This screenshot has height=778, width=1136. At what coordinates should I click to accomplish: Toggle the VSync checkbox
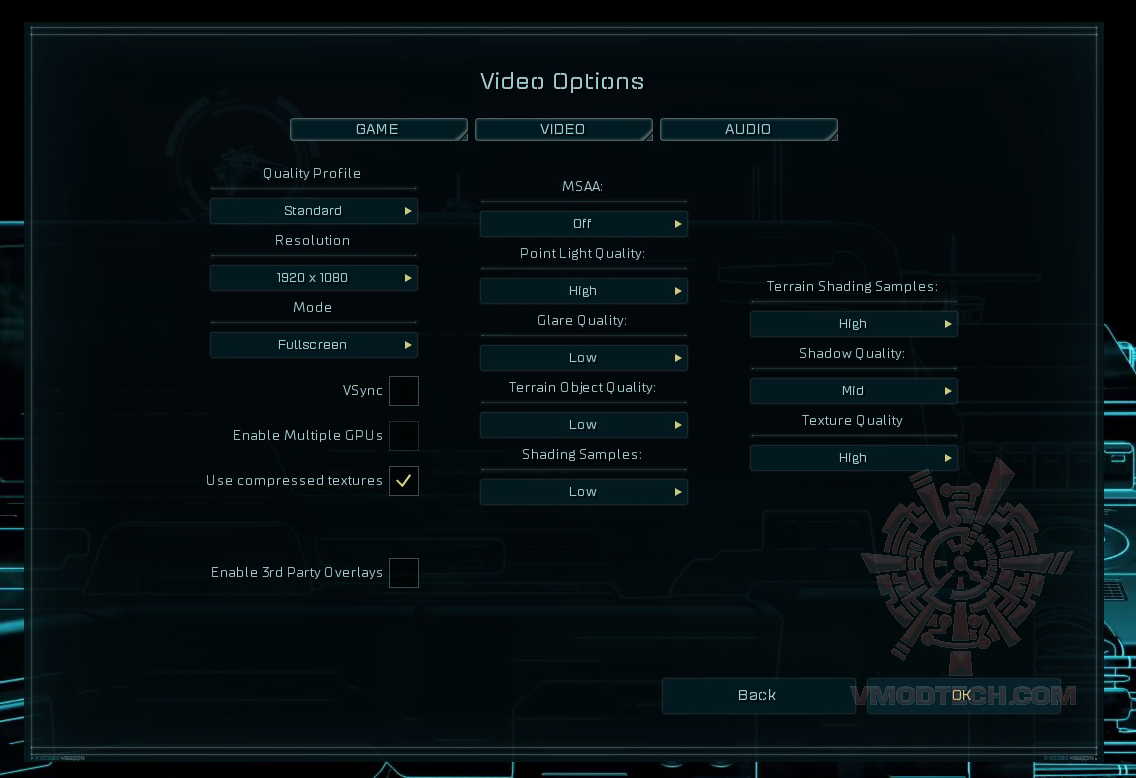404,391
